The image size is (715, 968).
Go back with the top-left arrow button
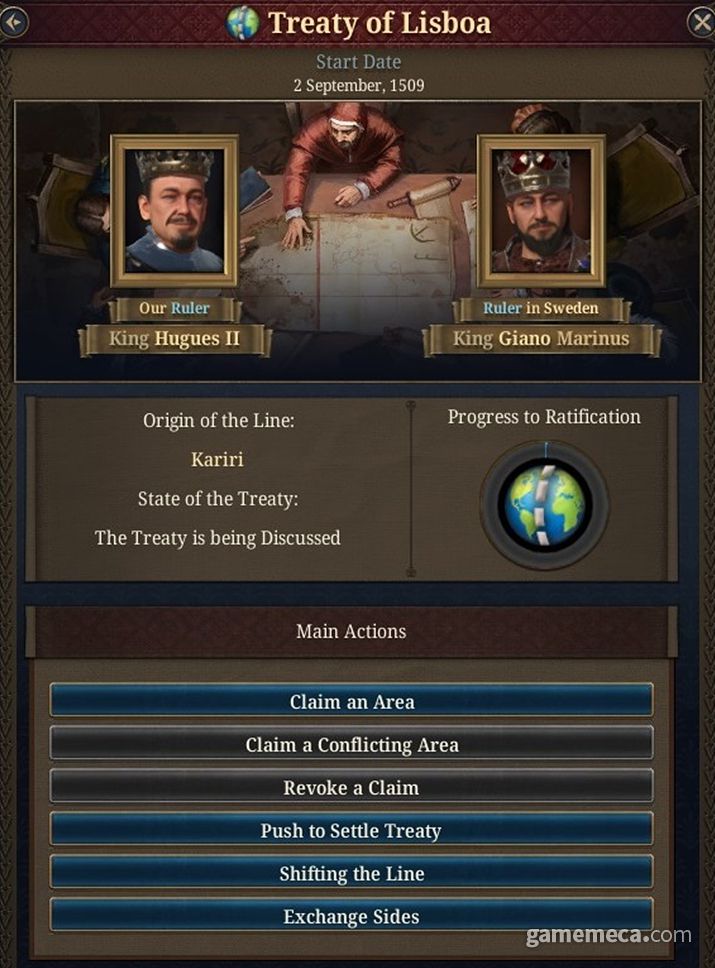point(12,22)
